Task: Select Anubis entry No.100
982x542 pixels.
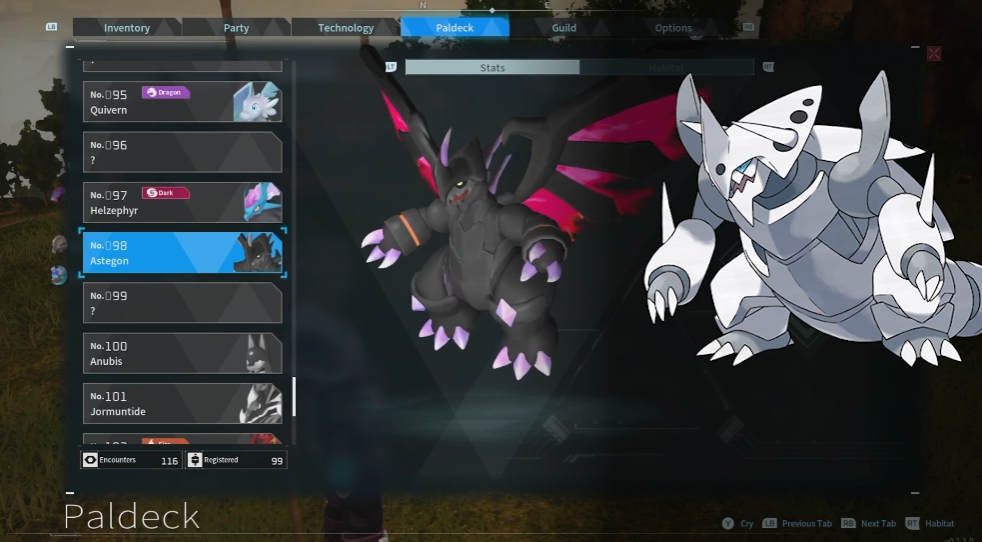Action: click(x=182, y=353)
